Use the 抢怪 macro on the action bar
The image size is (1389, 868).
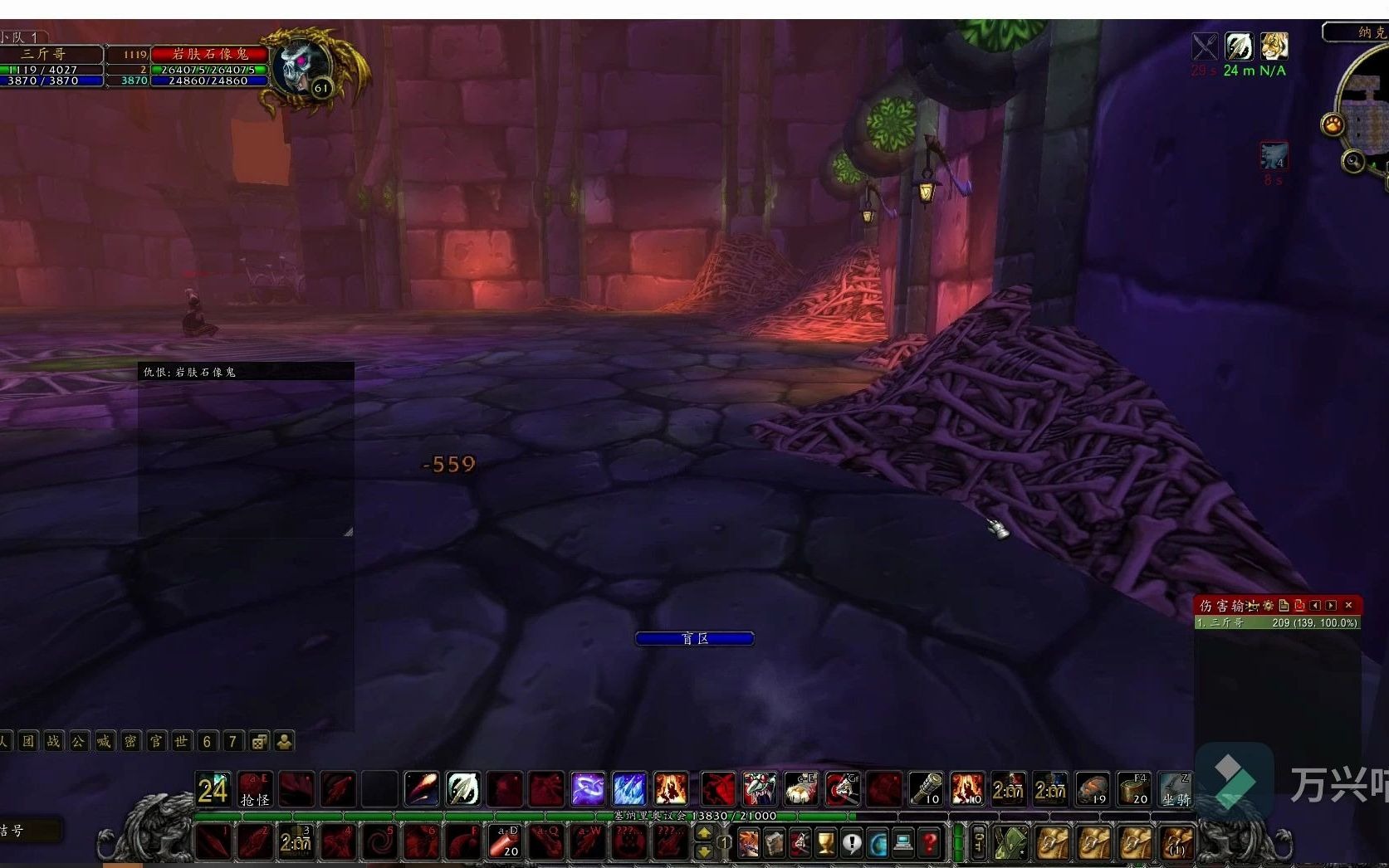254,788
